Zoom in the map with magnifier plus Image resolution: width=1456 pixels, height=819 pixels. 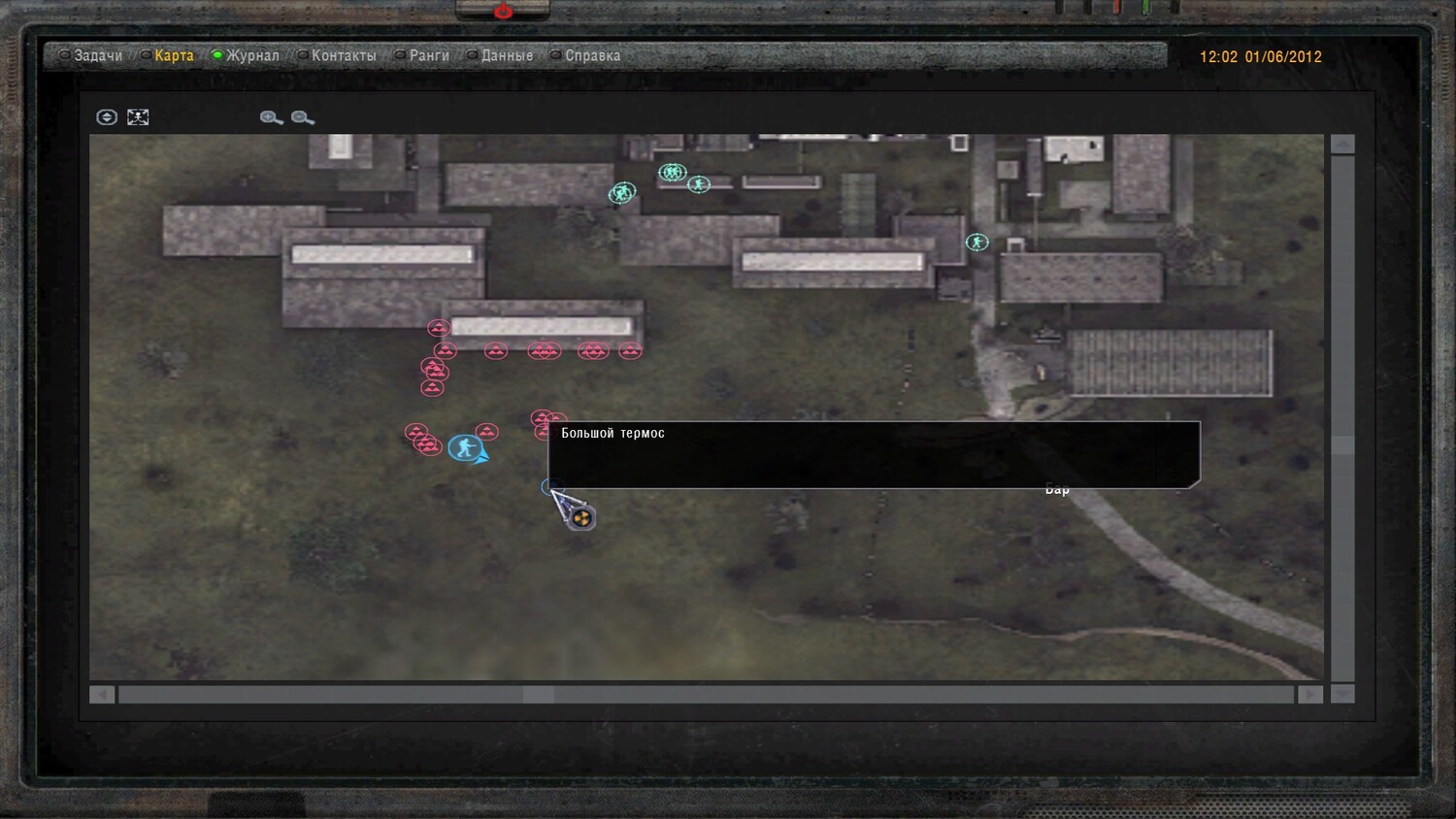coord(271,117)
